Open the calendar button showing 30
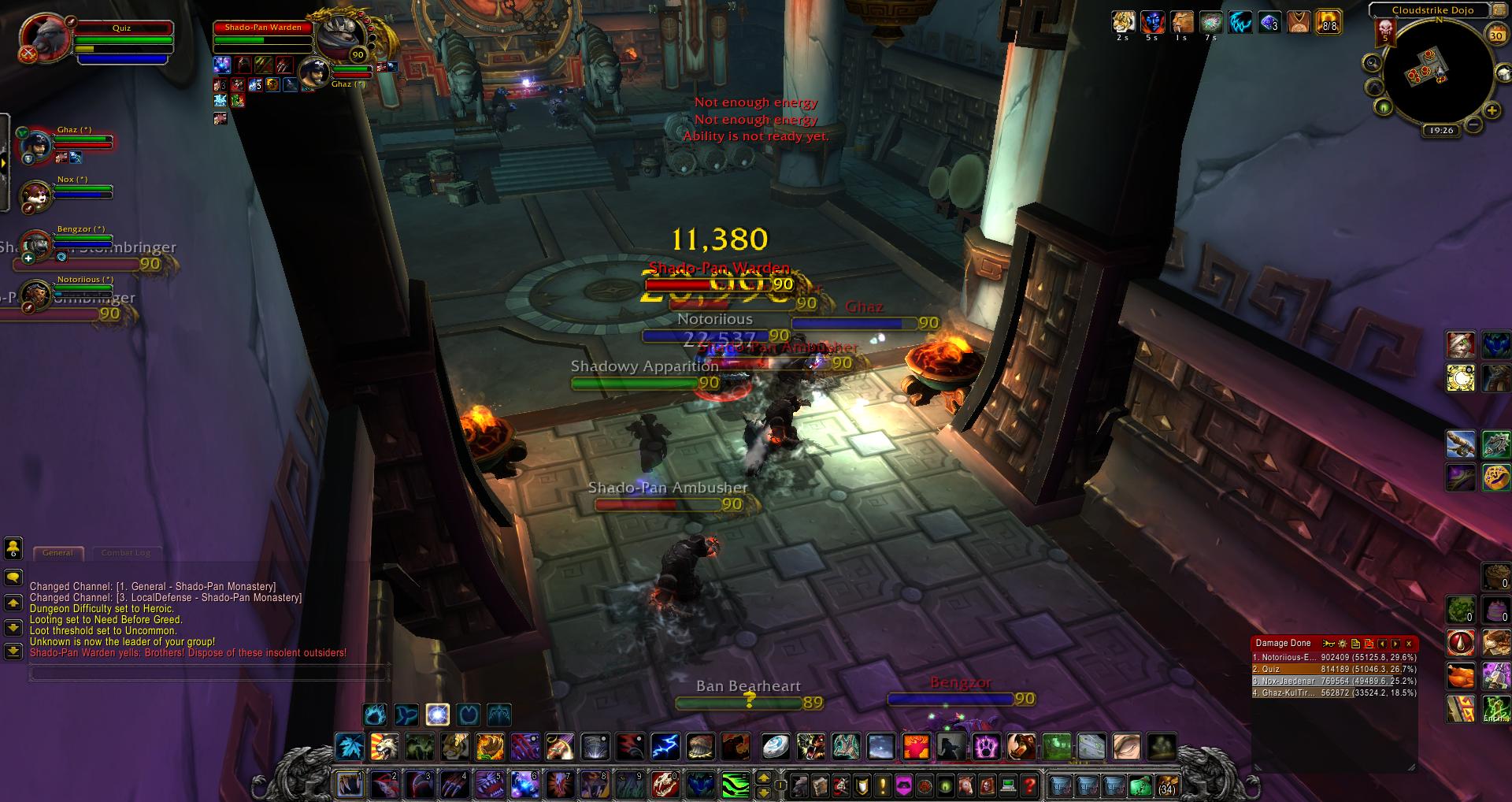This screenshot has width=1512, height=802. pyautogui.click(x=1496, y=35)
